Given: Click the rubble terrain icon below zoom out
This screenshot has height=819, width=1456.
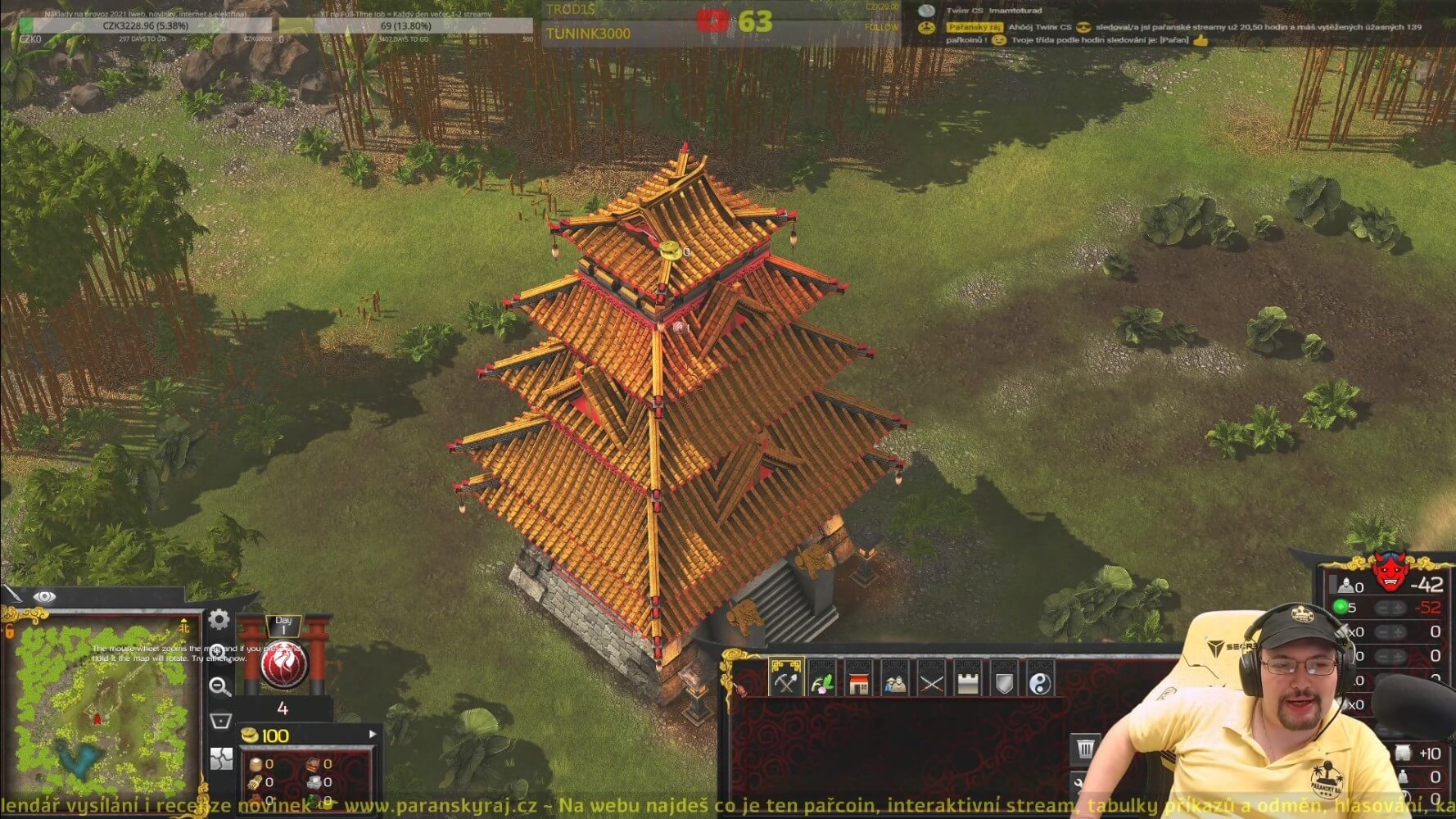Looking at the screenshot, I should click(x=223, y=760).
